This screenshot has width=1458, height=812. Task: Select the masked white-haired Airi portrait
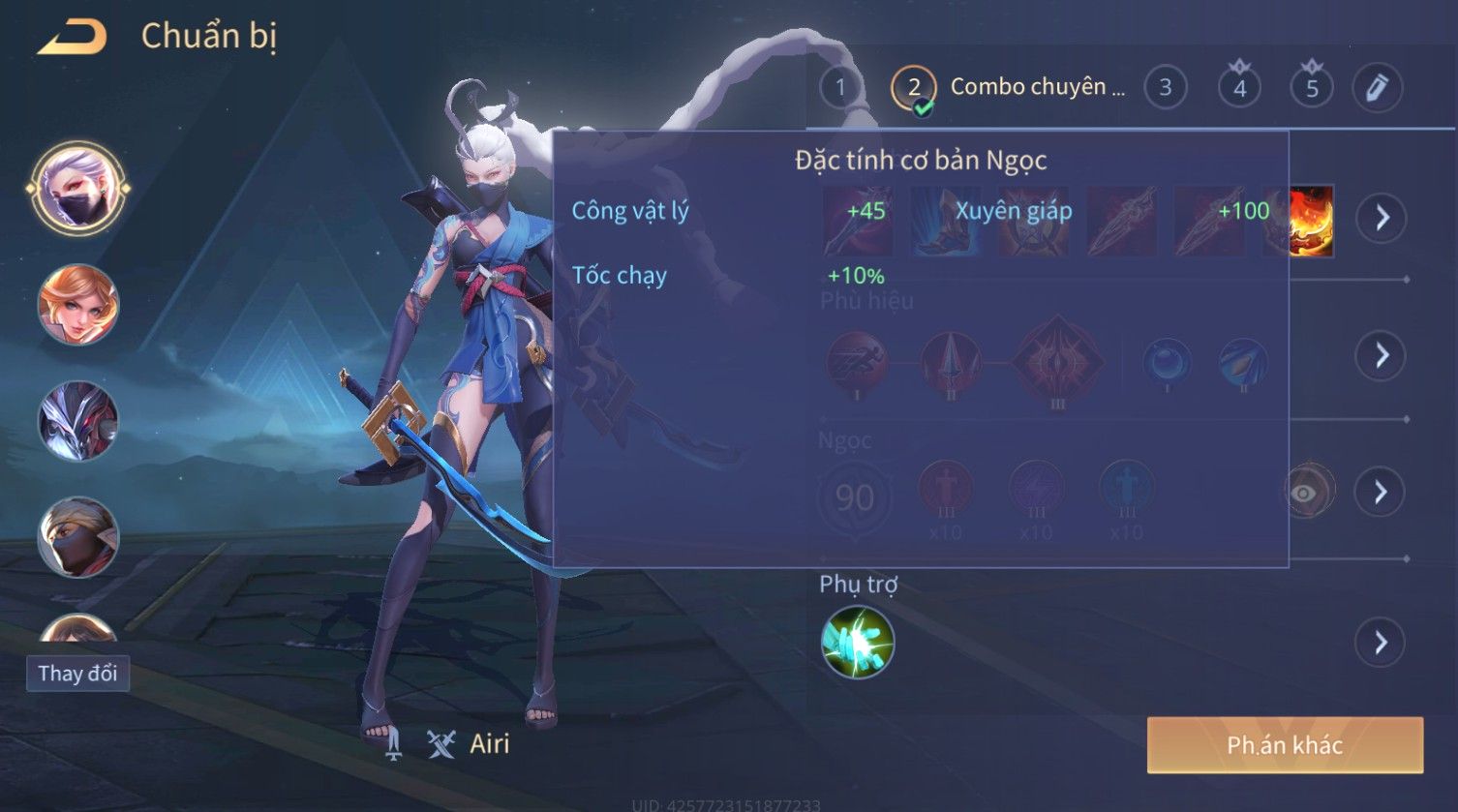(x=78, y=188)
